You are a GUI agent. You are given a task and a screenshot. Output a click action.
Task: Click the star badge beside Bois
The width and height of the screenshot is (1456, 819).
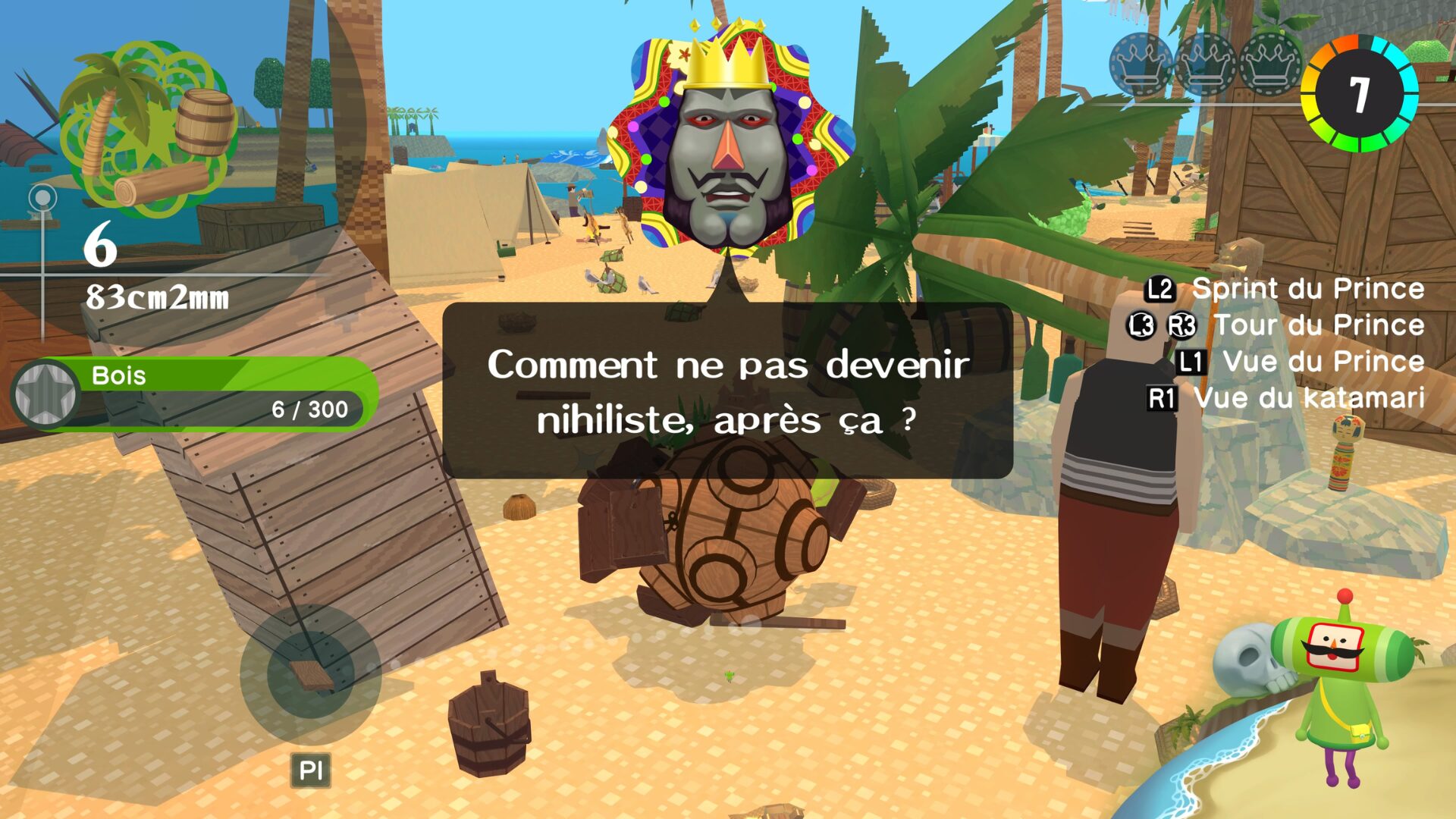tap(45, 393)
